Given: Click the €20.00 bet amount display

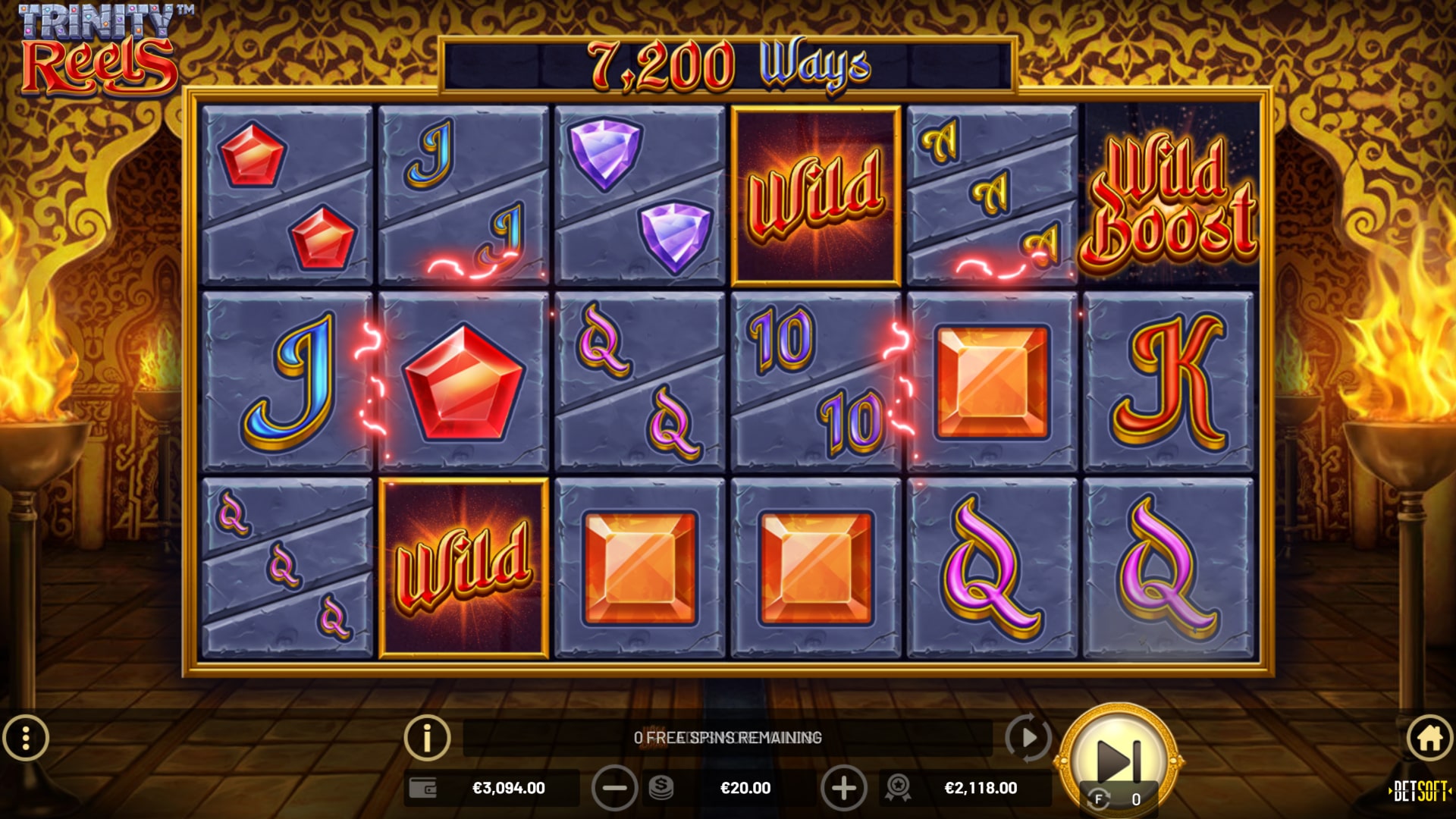Looking at the screenshot, I should tap(747, 788).
